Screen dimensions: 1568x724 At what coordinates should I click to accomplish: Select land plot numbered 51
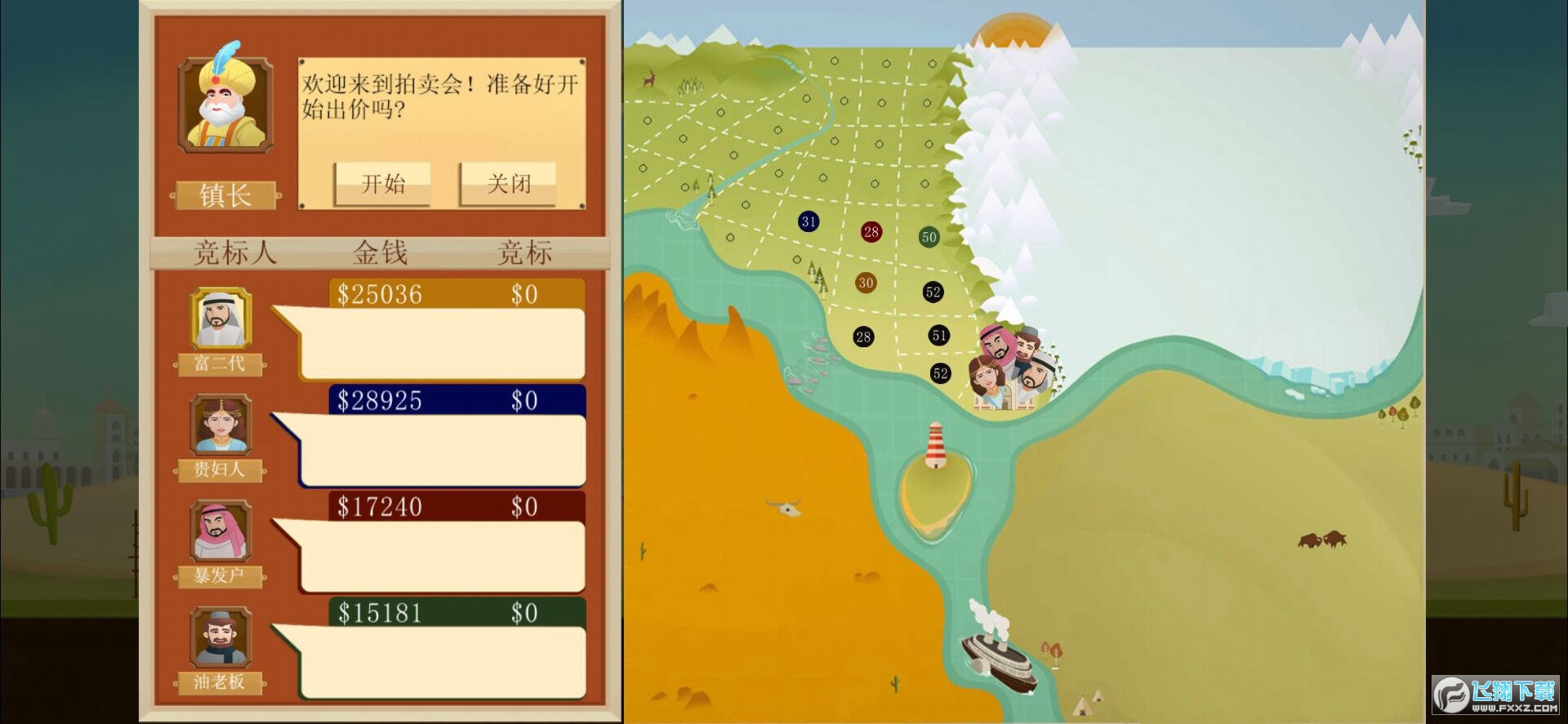939,336
